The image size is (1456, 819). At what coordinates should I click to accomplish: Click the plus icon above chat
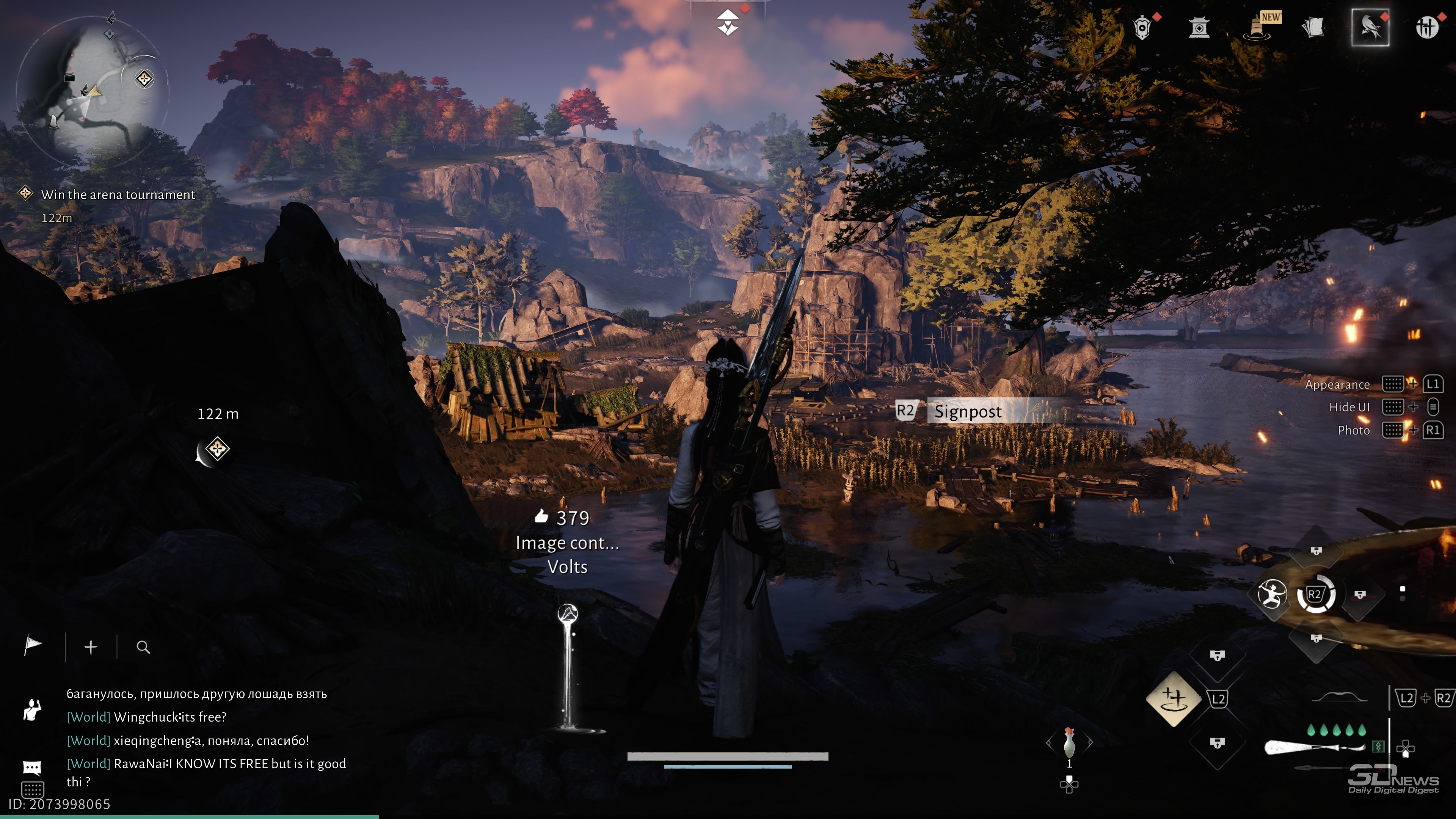click(x=91, y=647)
